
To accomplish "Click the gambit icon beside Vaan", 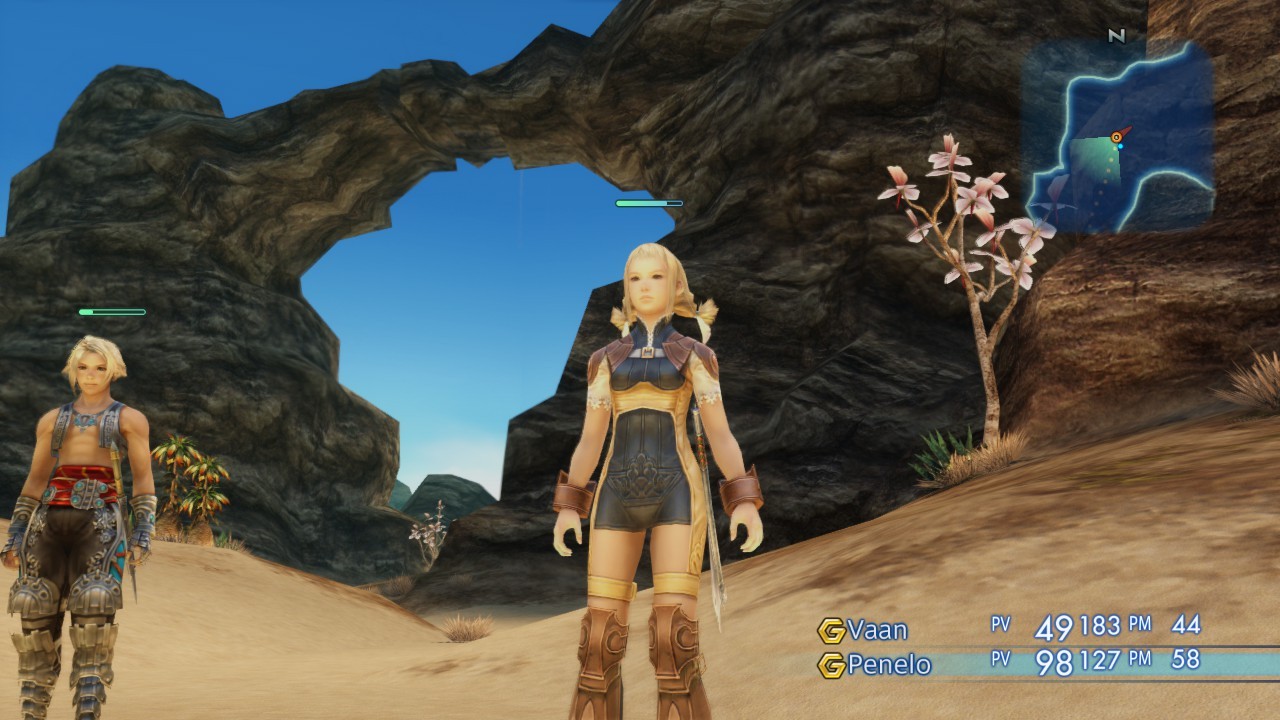I will (x=831, y=630).
